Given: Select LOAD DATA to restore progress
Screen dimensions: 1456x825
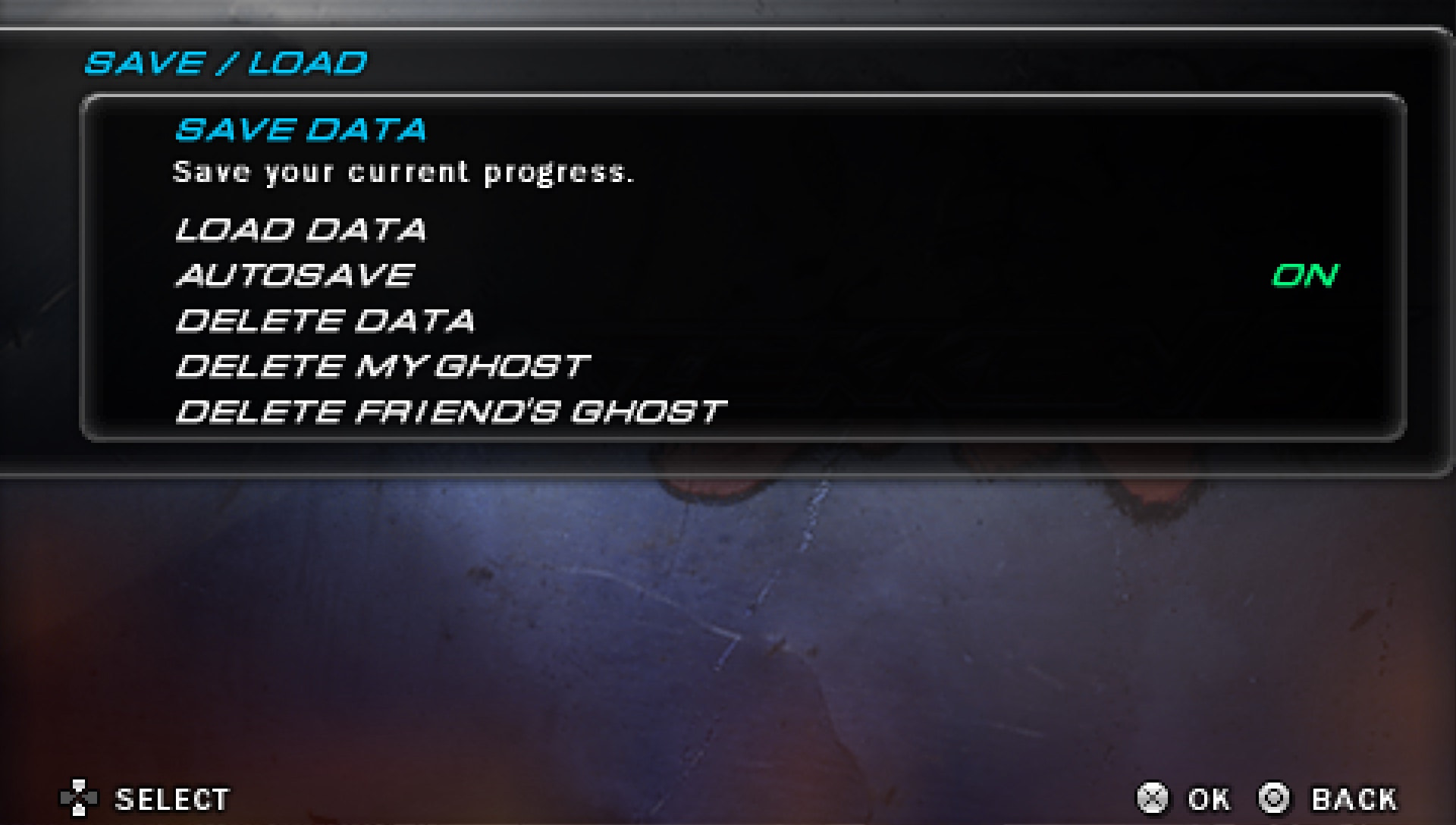Looking at the screenshot, I should [x=301, y=230].
